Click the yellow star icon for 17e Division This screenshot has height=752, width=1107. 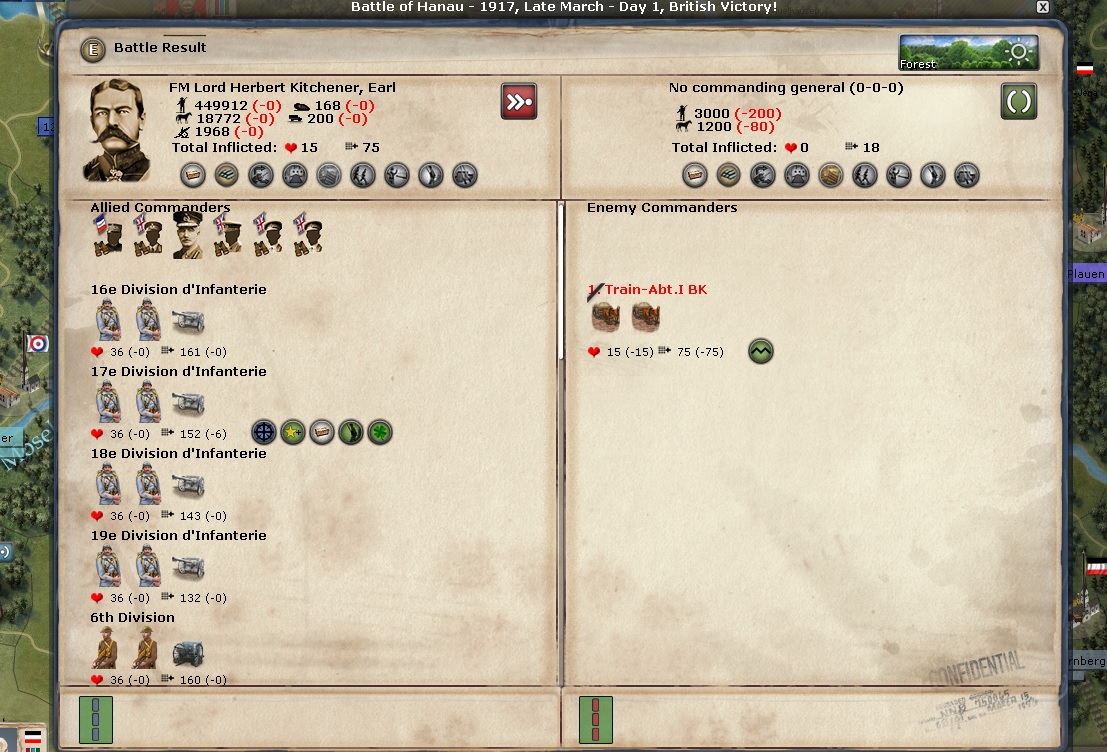(x=293, y=433)
